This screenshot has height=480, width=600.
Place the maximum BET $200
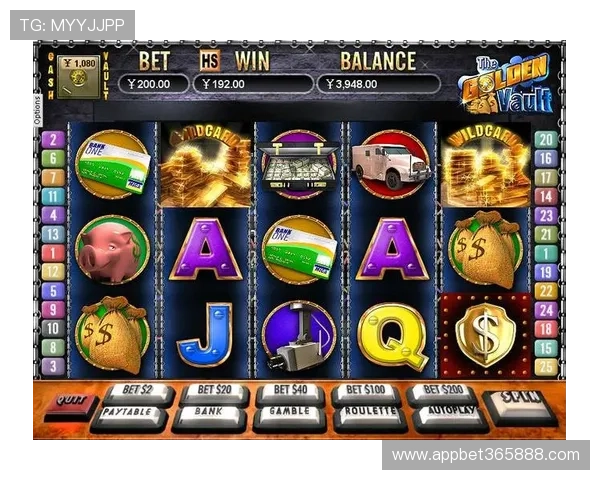(442, 391)
